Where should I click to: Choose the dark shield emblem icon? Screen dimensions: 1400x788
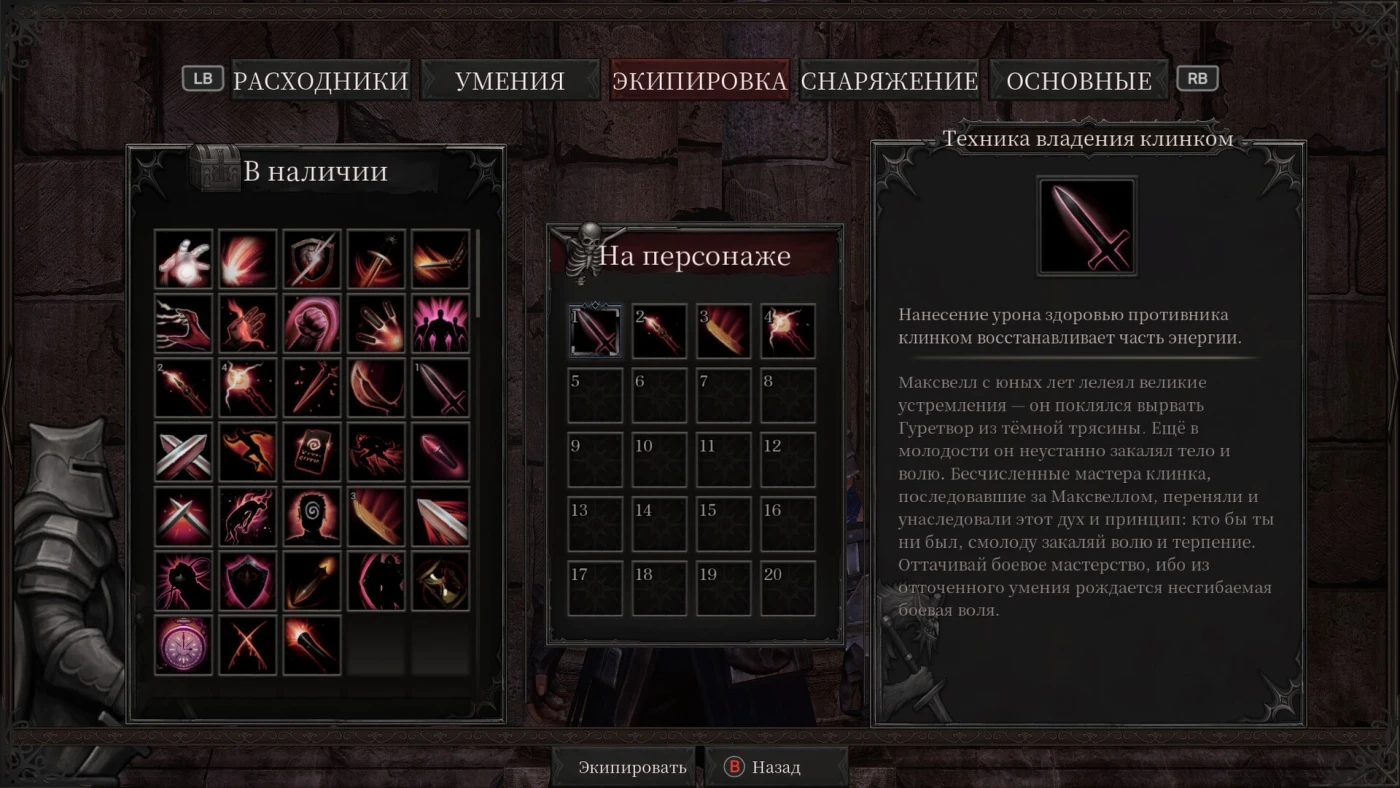coord(248,581)
